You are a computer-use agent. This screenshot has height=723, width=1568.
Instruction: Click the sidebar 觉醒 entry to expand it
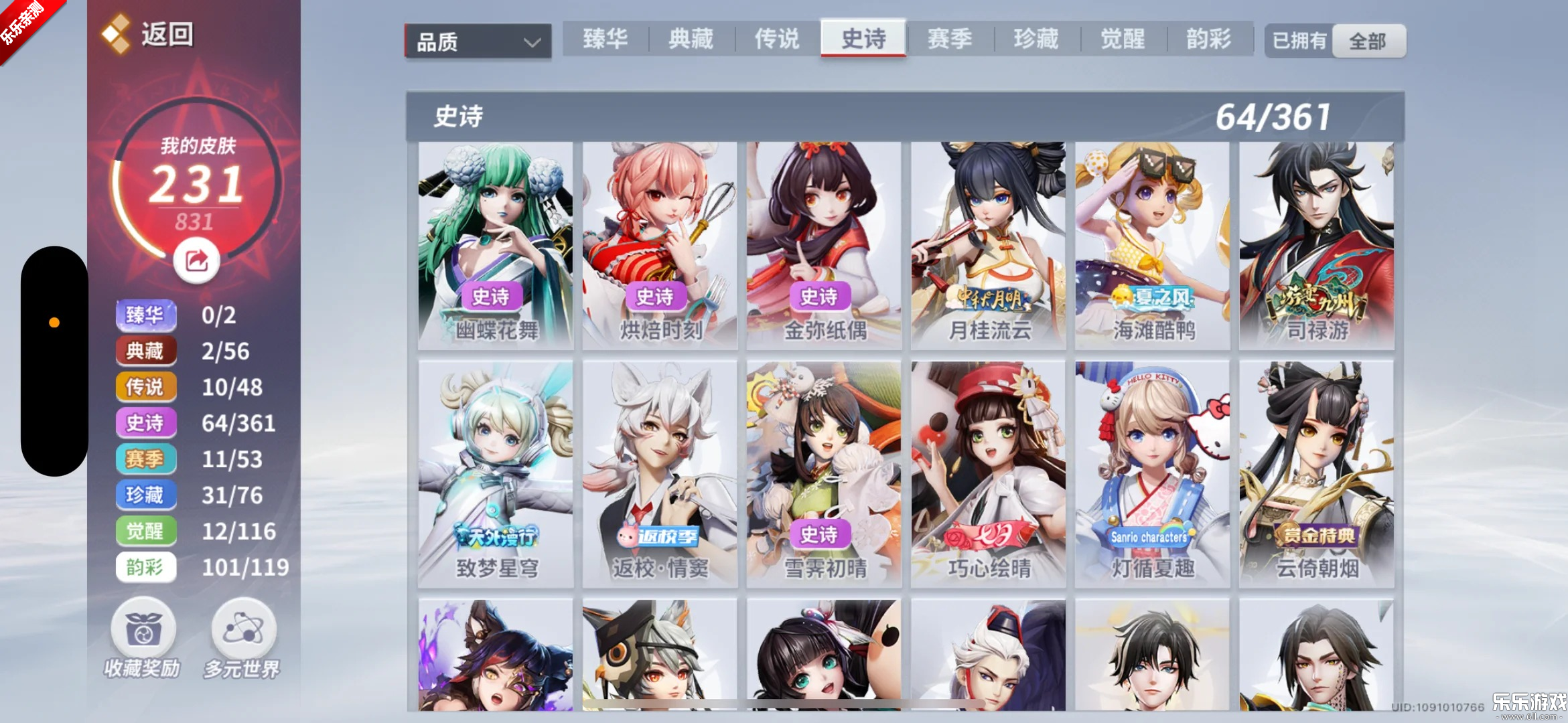pos(146,531)
